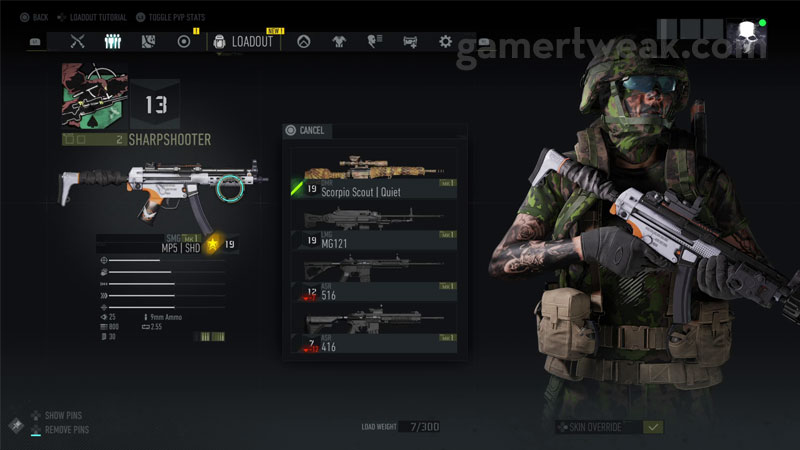Open the upward chevron tab

pos(305,41)
